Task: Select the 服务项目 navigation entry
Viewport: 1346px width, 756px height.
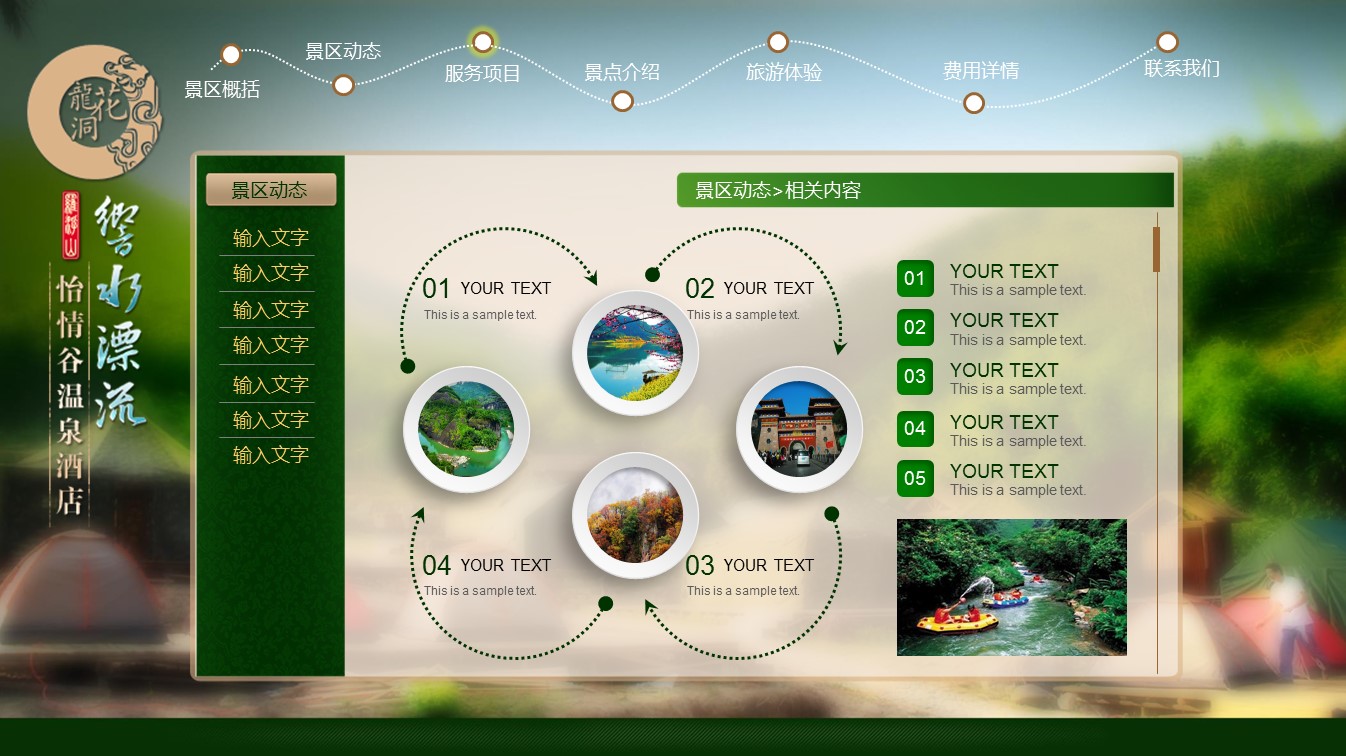Action: [483, 73]
